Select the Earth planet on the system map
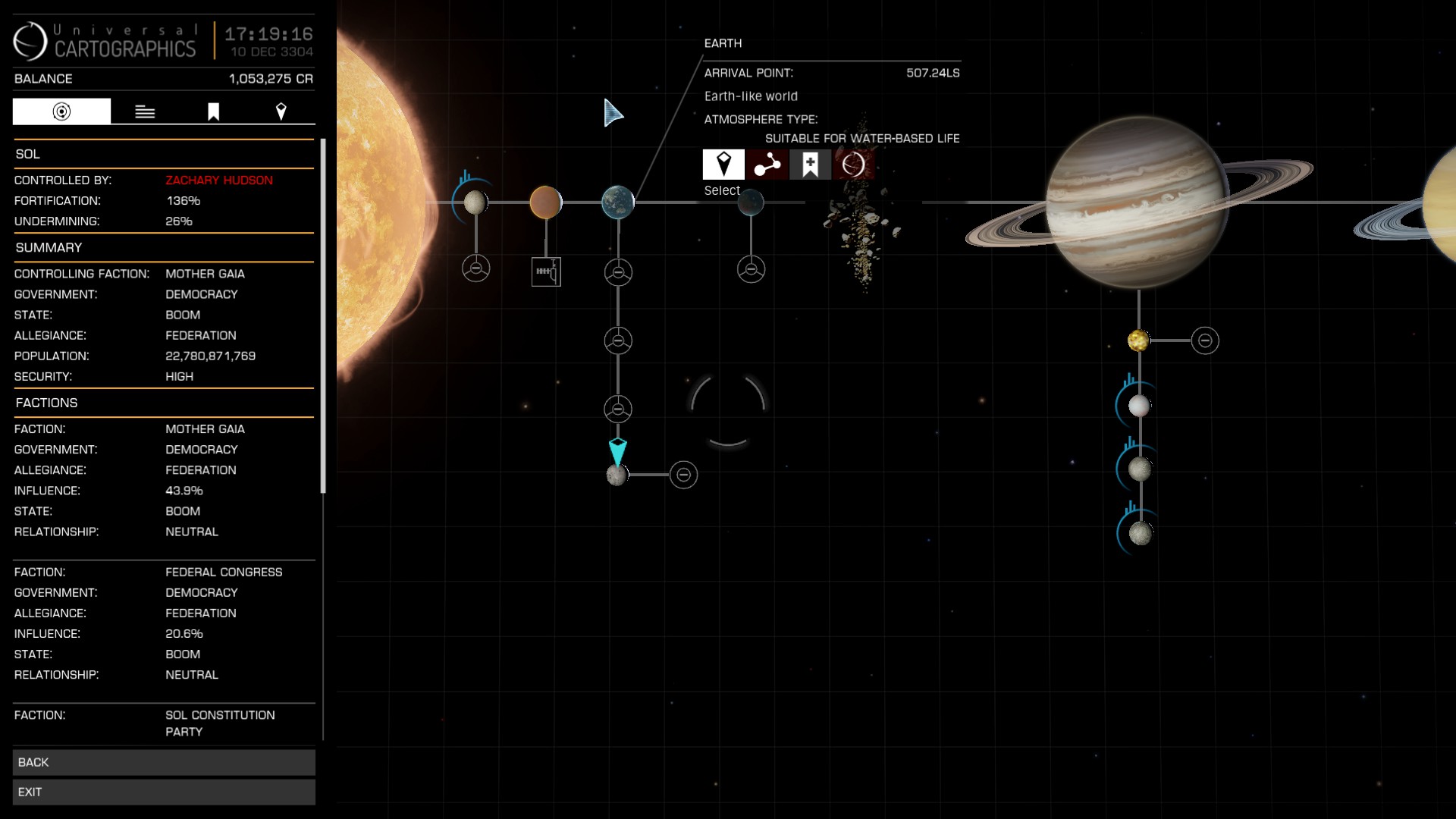 [617, 202]
